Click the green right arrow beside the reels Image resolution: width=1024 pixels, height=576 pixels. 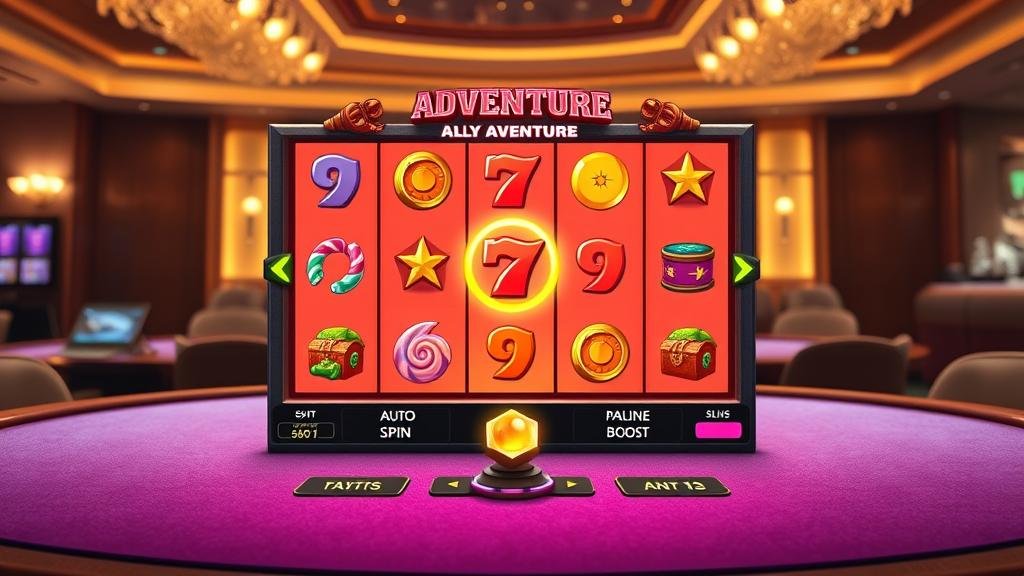tap(744, 268)
